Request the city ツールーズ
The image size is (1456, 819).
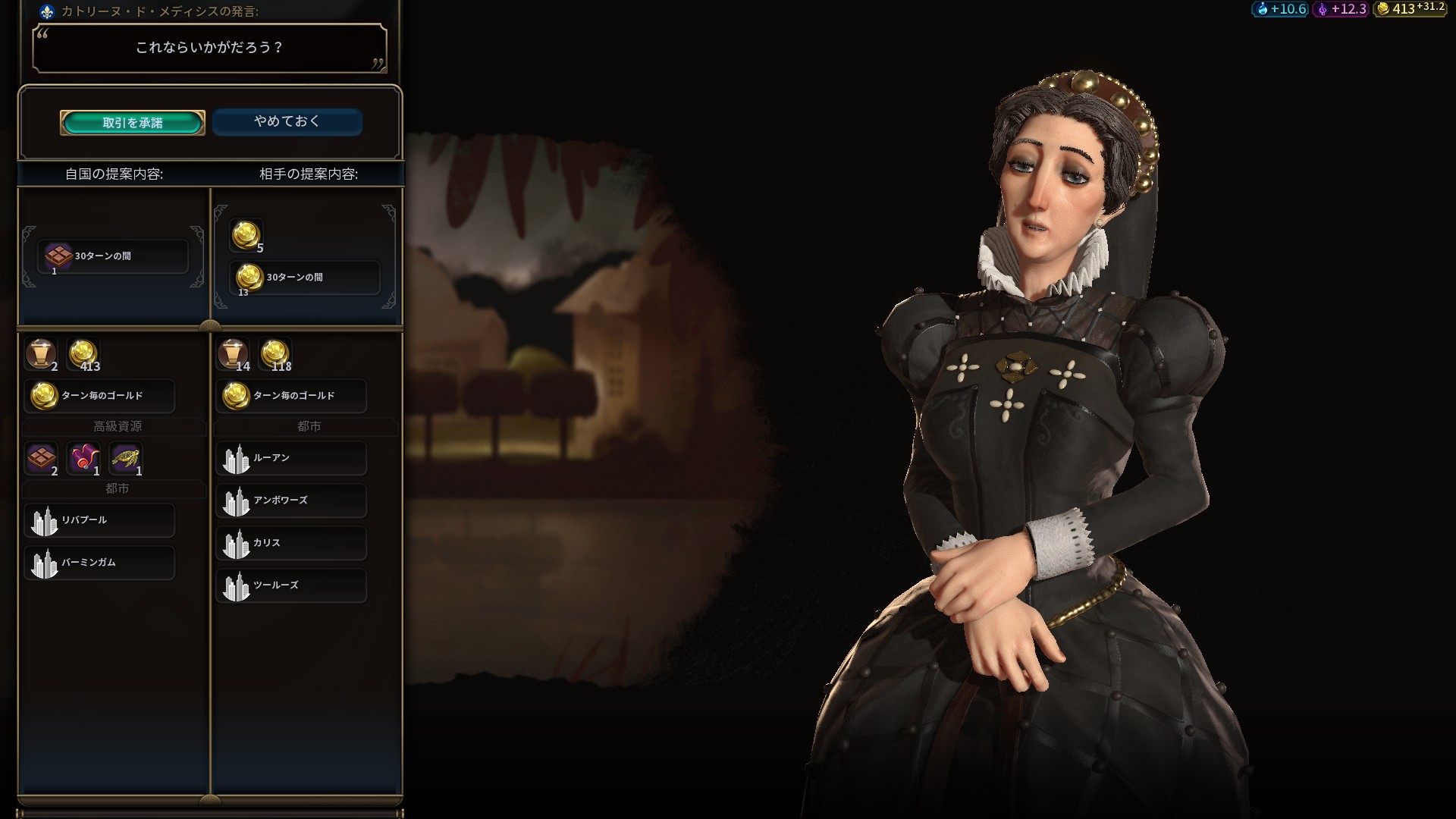coord(291,586)
